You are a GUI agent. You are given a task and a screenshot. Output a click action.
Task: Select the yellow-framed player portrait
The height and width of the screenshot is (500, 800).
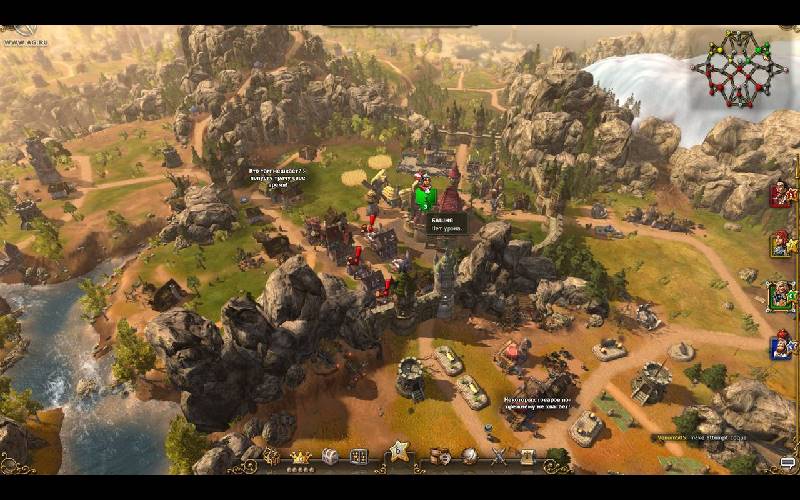(x=781, y=243)
